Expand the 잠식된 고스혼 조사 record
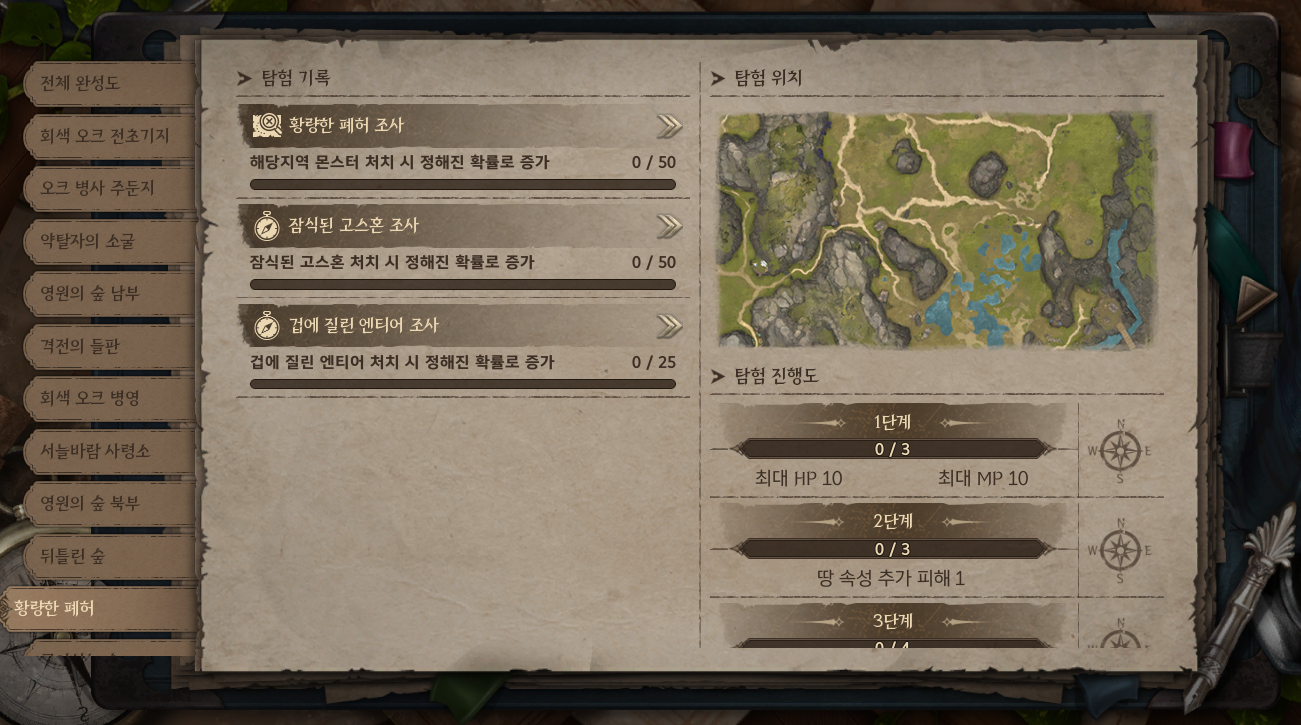Viewport: 1301px width, 725px height. tap(669, 226)
